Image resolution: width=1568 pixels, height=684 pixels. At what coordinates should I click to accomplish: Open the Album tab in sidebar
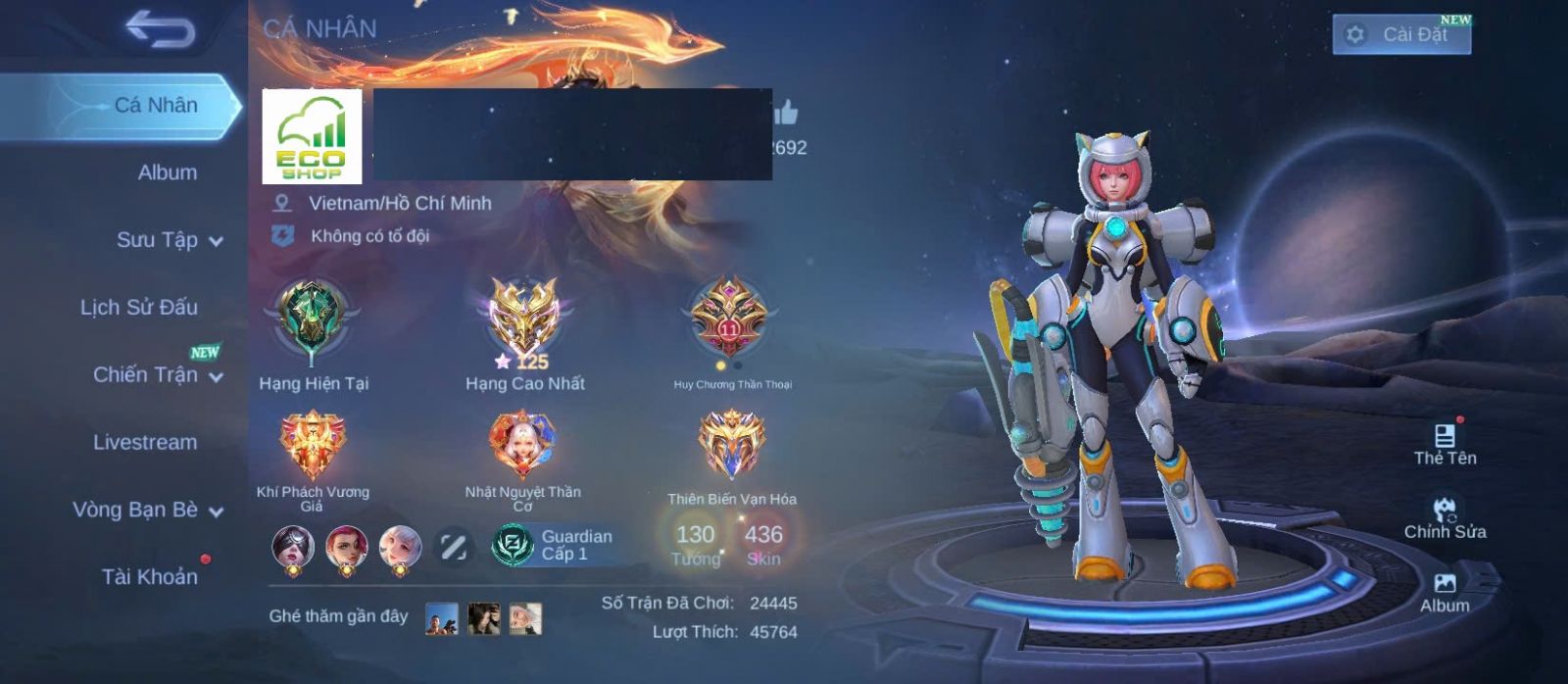167,172
